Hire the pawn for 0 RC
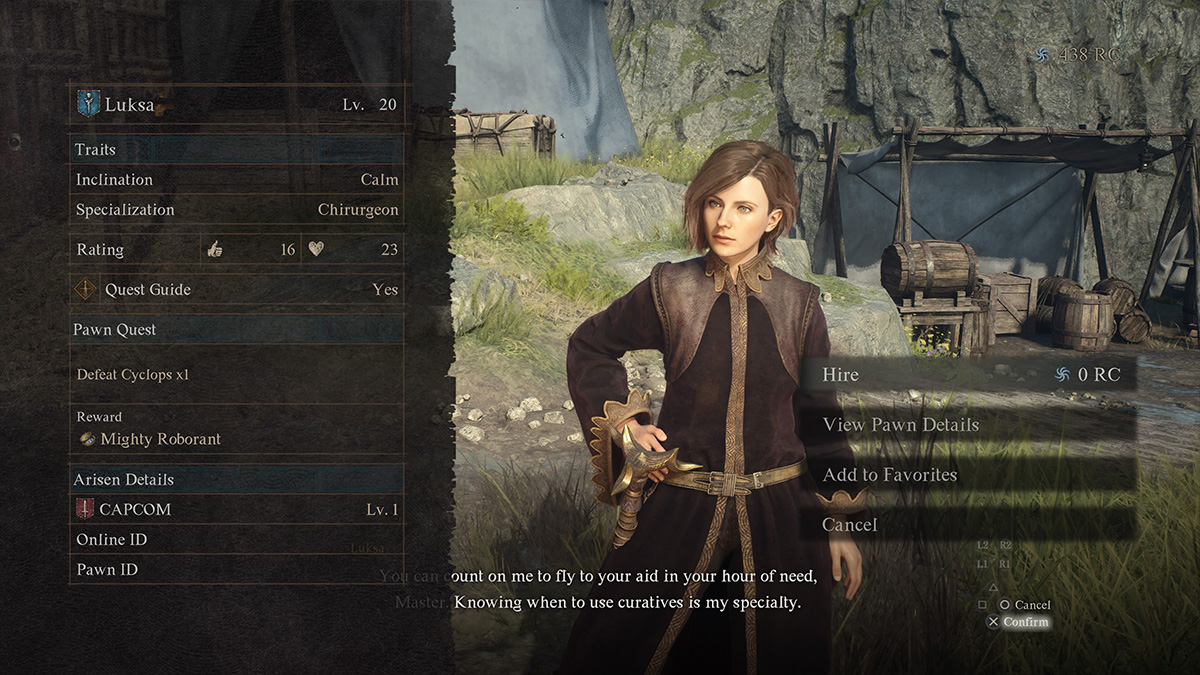The height and width of the screenshot is (675, 1200). click(967, 375)
